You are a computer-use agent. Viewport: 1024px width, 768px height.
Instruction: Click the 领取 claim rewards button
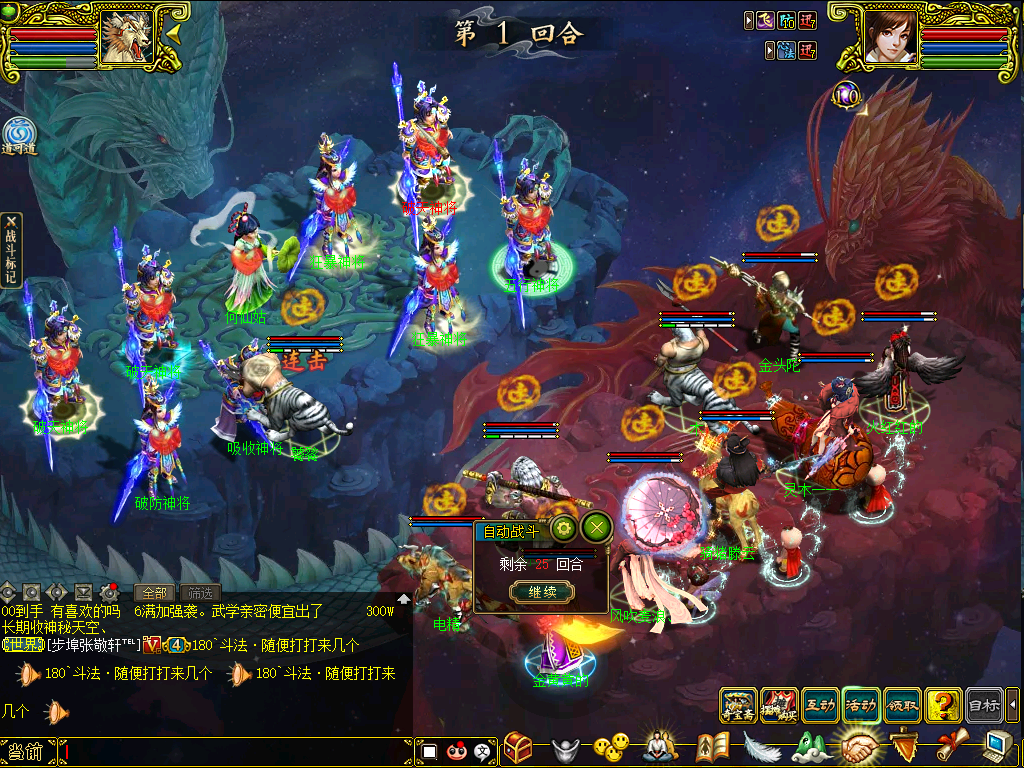coord(902,705)
